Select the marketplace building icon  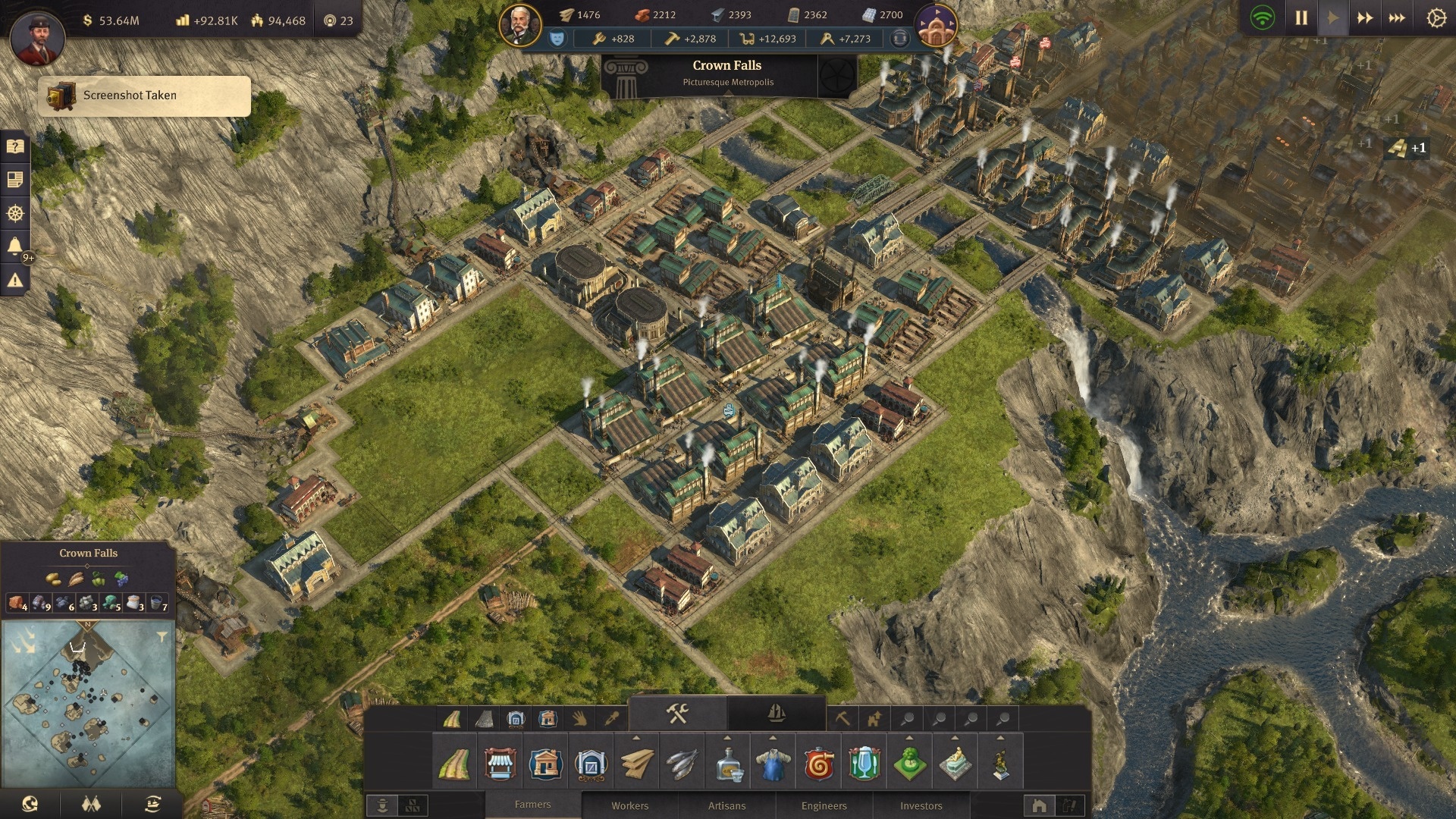coord(500,764)
